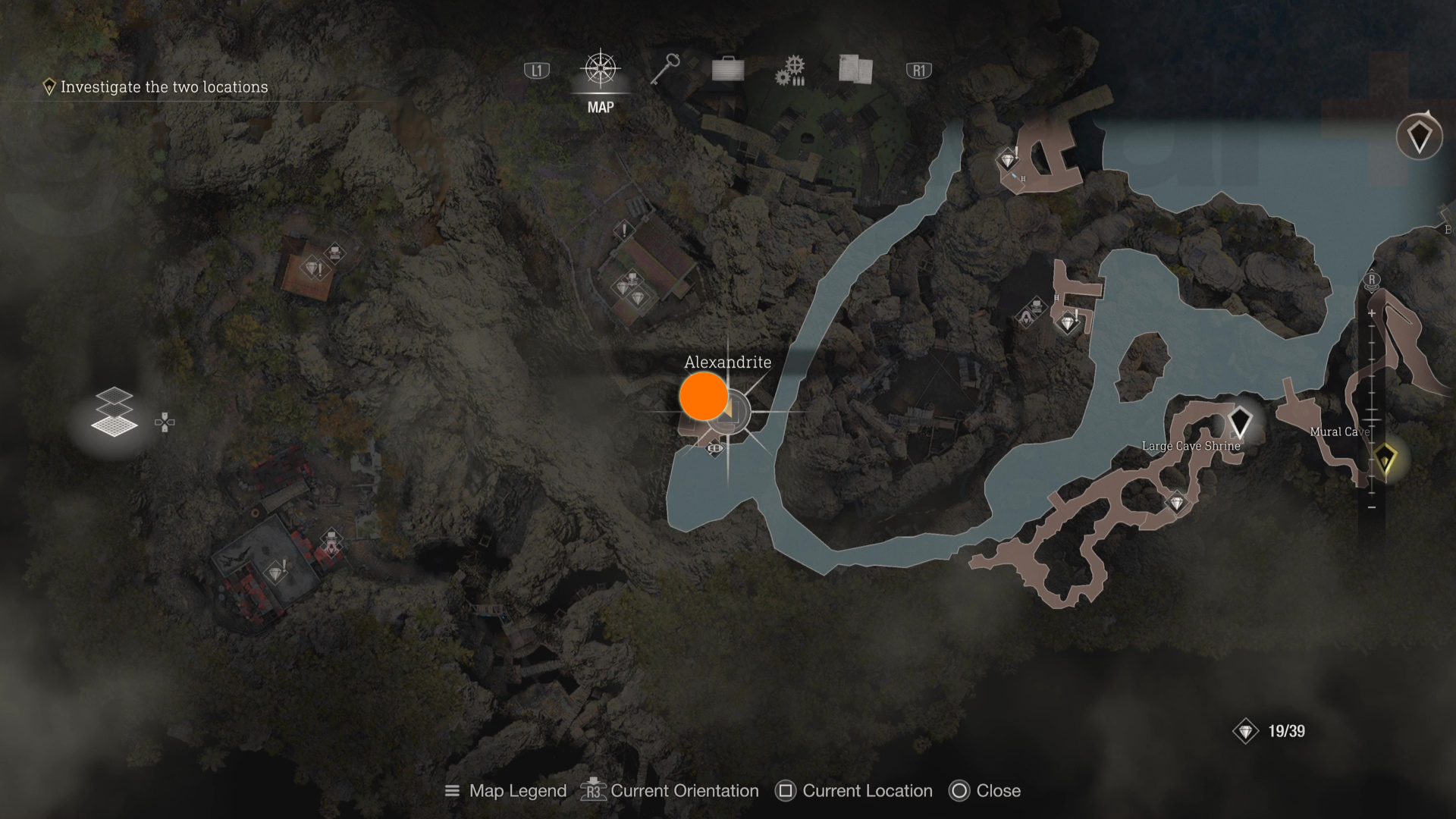Open the key items tab
Image resolution: width=1456 pixels, height=819 pixels.
click(665, 69)
